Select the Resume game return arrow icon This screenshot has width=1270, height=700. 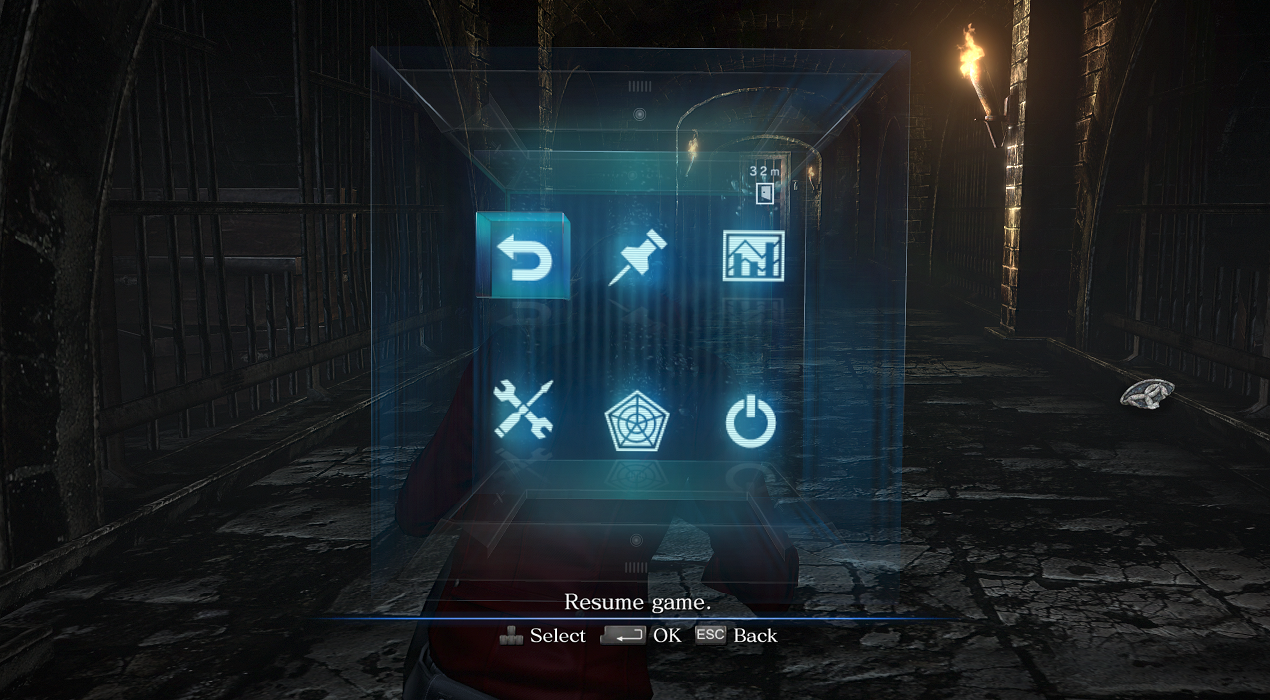coord(524,256)
